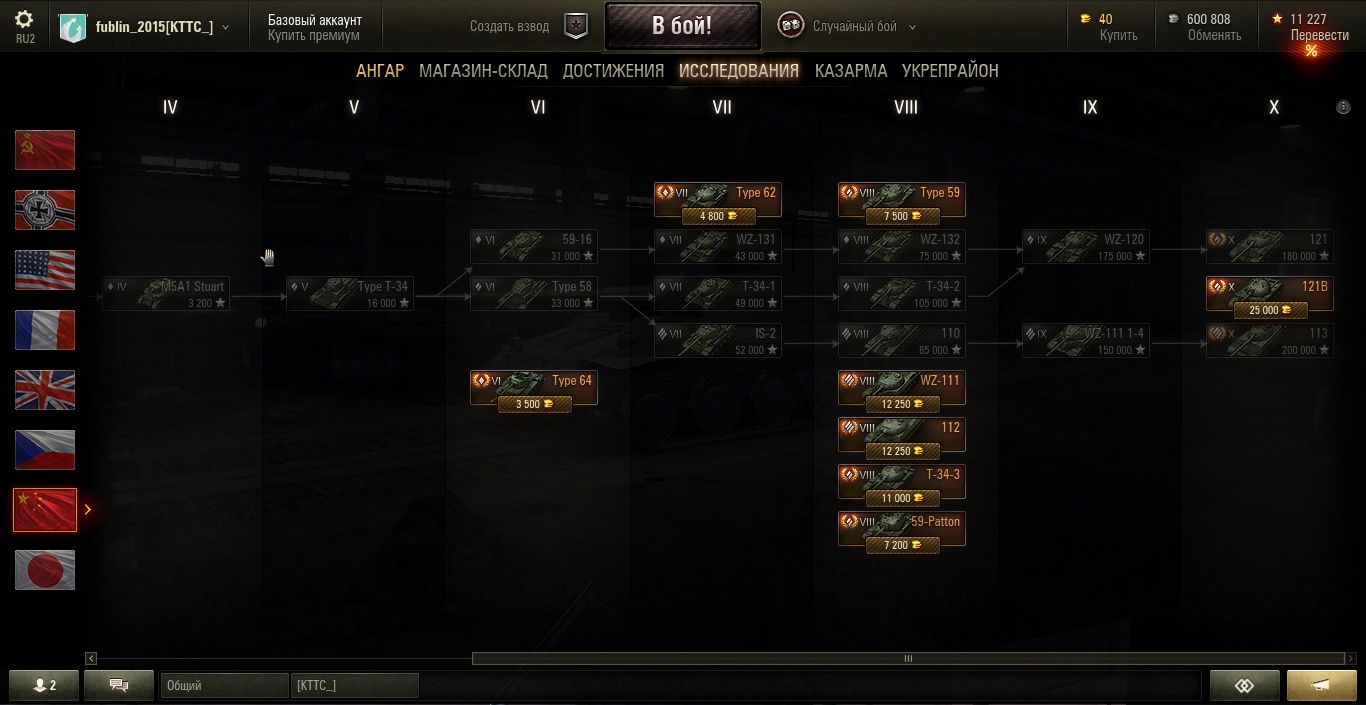The image size is (1366, 705).
Task: Open the МАГАЗИН-СКЛАД tab
Action: (x=483, y=71)
